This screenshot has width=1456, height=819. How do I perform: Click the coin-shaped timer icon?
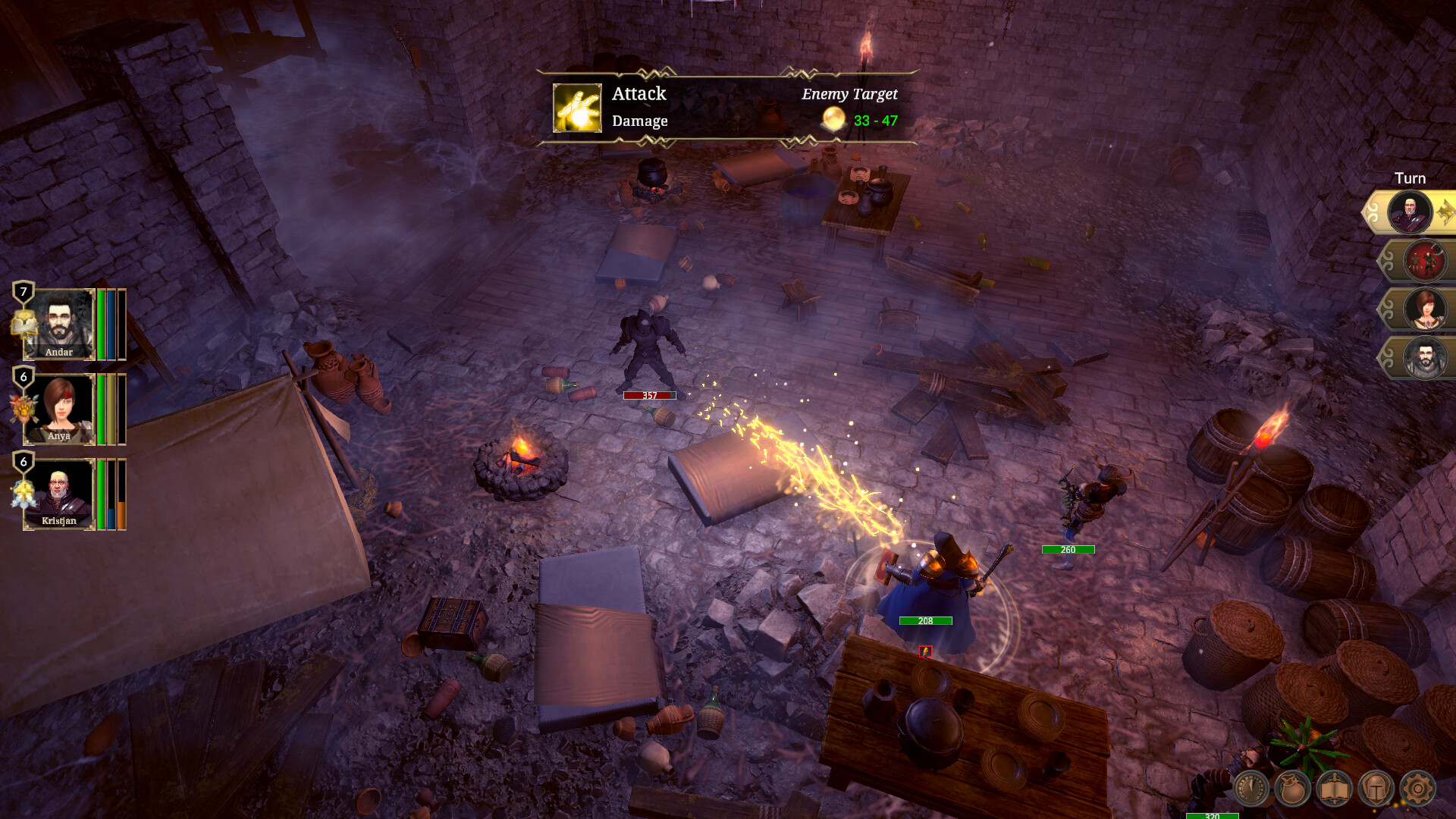pos(1251,789)
